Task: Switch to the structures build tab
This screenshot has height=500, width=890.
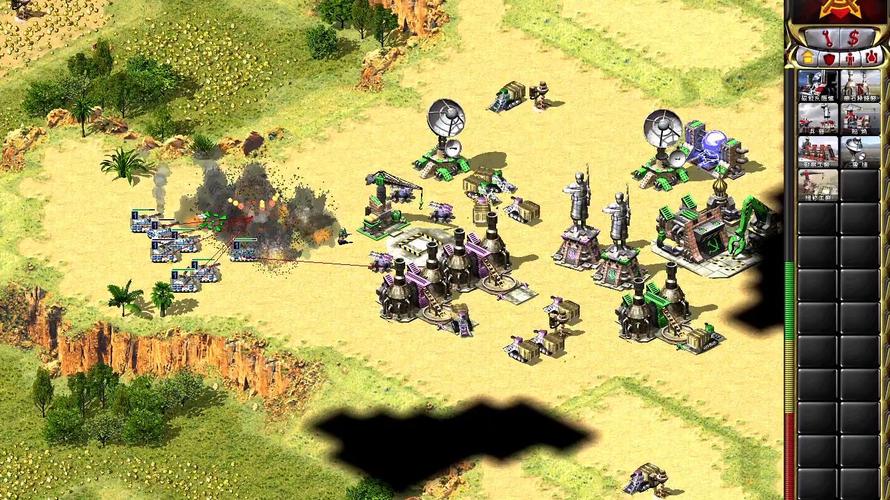Action: point(806,58)
